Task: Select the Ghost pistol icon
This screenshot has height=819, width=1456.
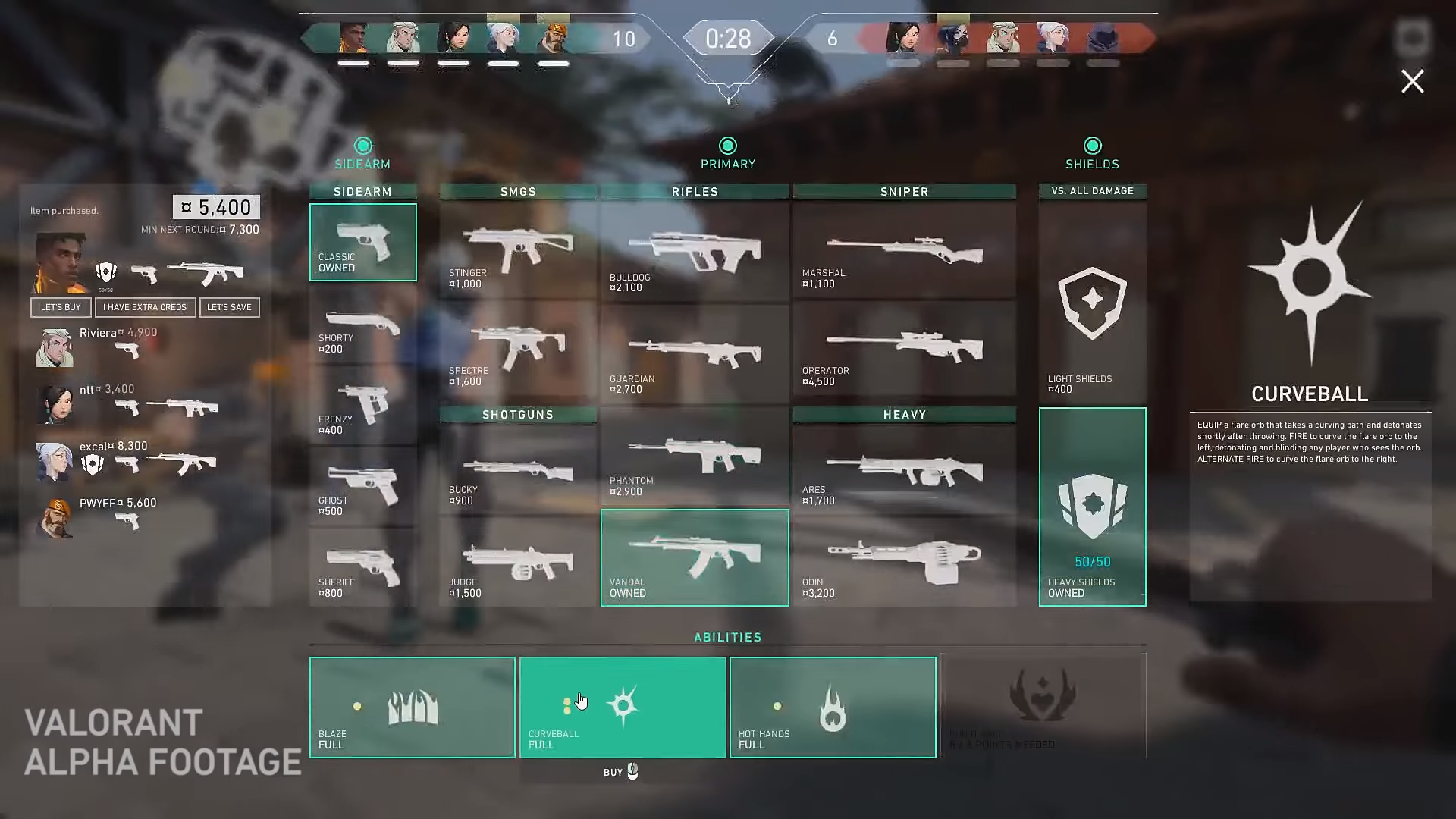Action: point(362,485)
